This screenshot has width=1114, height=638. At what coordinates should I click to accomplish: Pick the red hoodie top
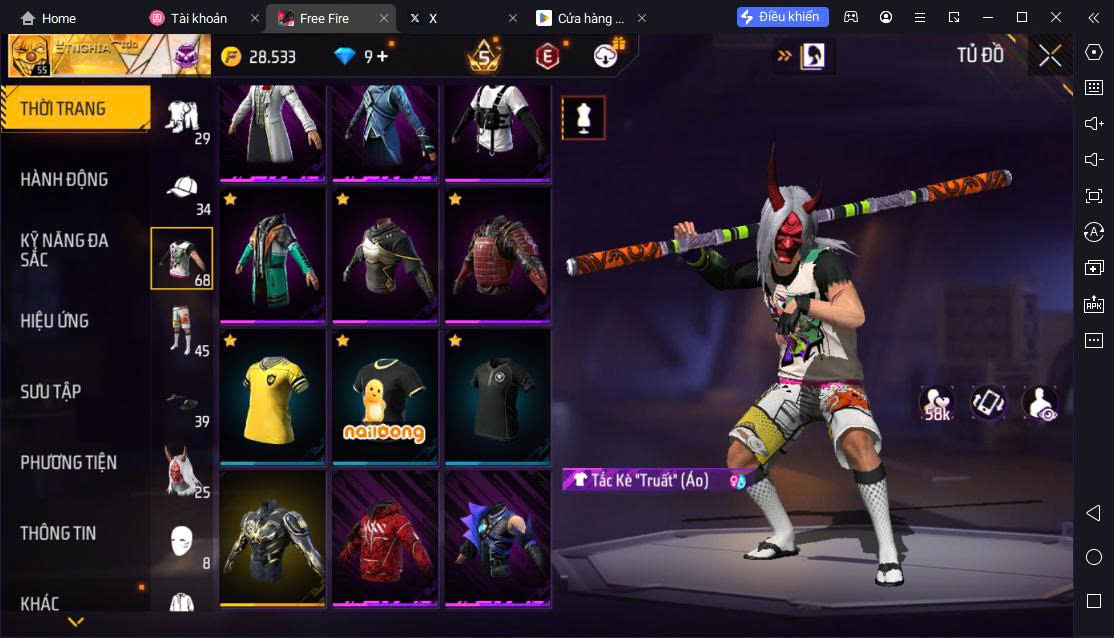click(385, 539)
